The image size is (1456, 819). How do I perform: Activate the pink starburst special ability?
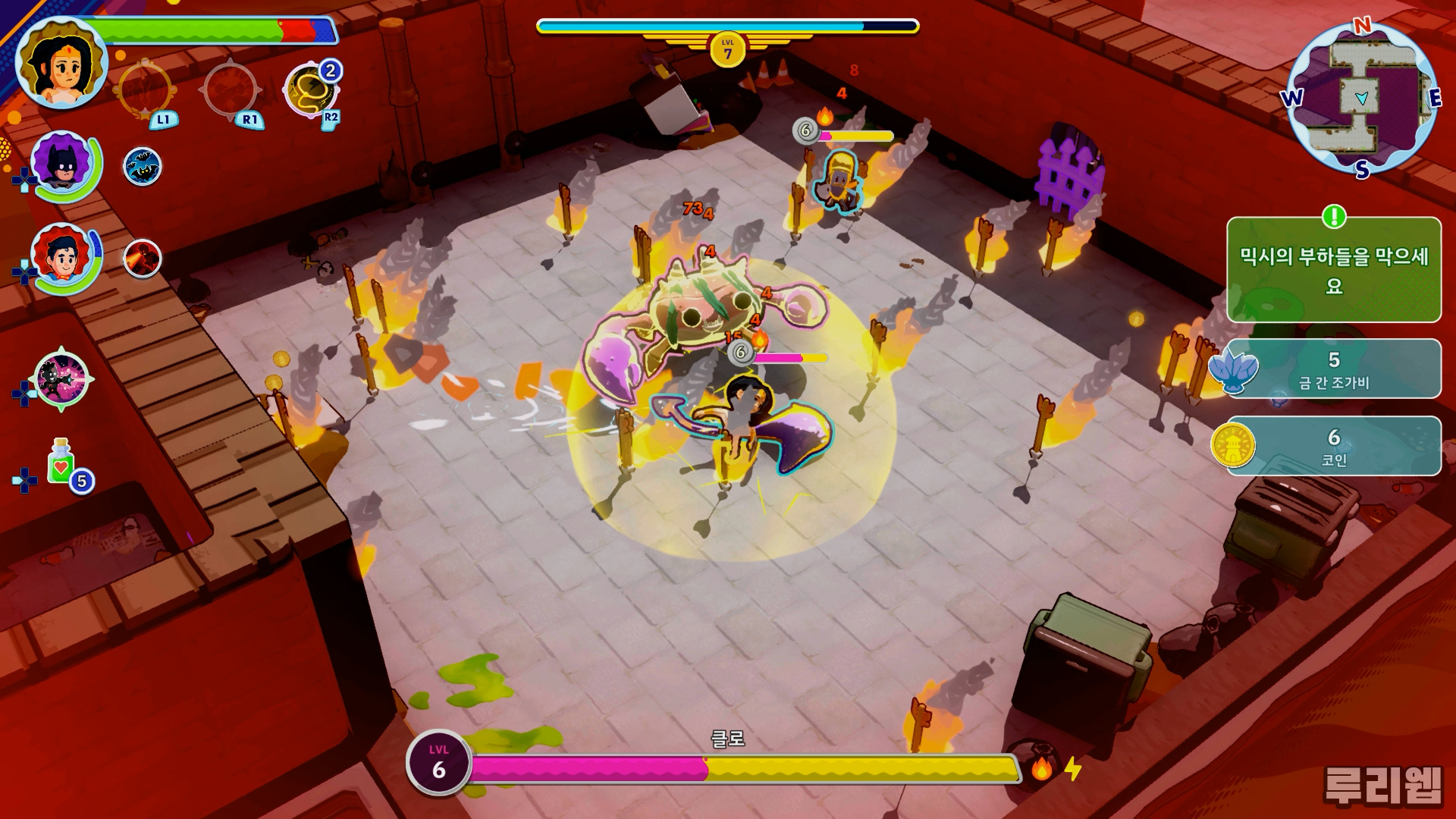(x=61, y=379)
